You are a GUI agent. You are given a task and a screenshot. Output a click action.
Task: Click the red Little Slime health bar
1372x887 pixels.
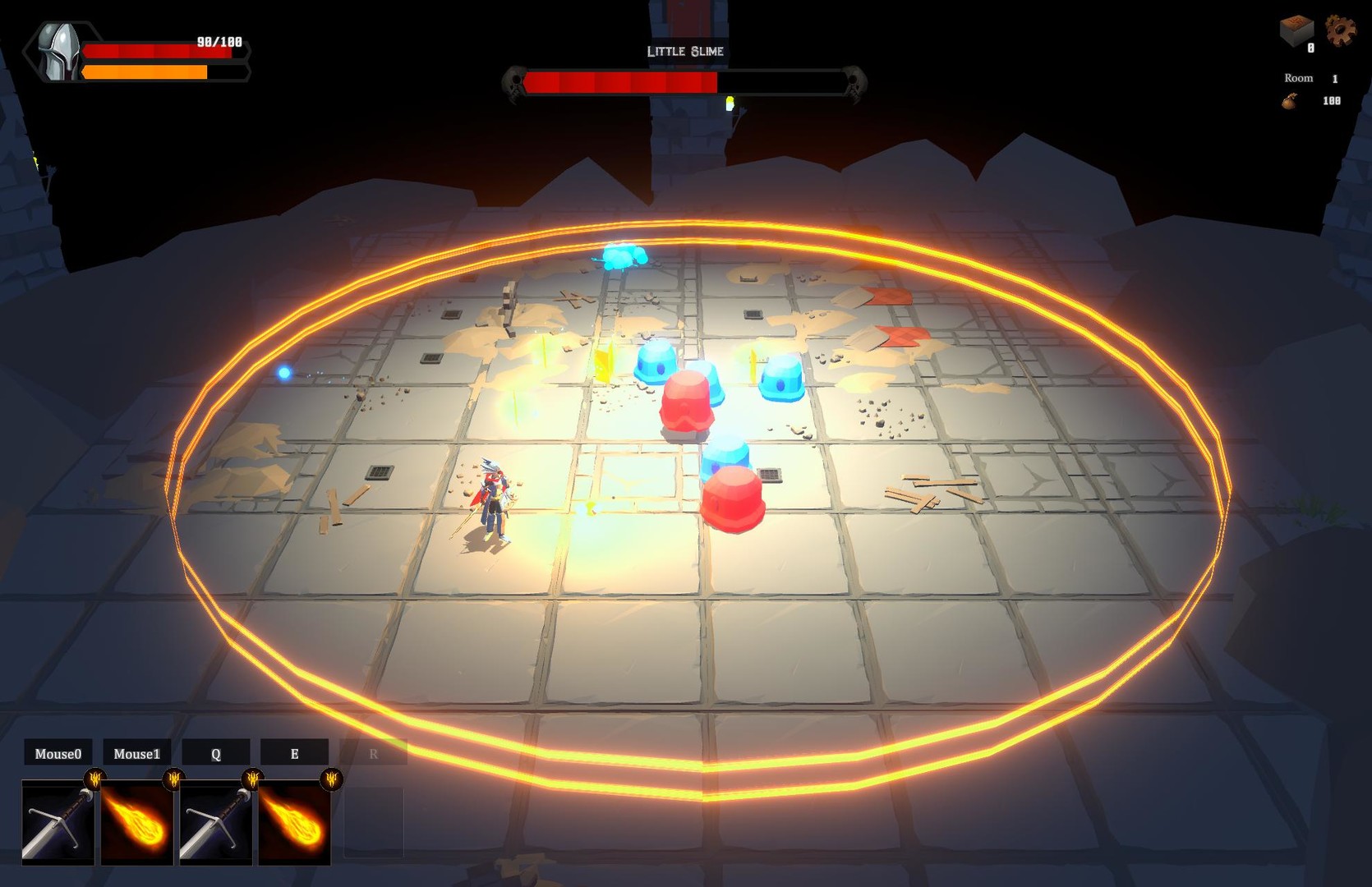(x=620, y=81)
